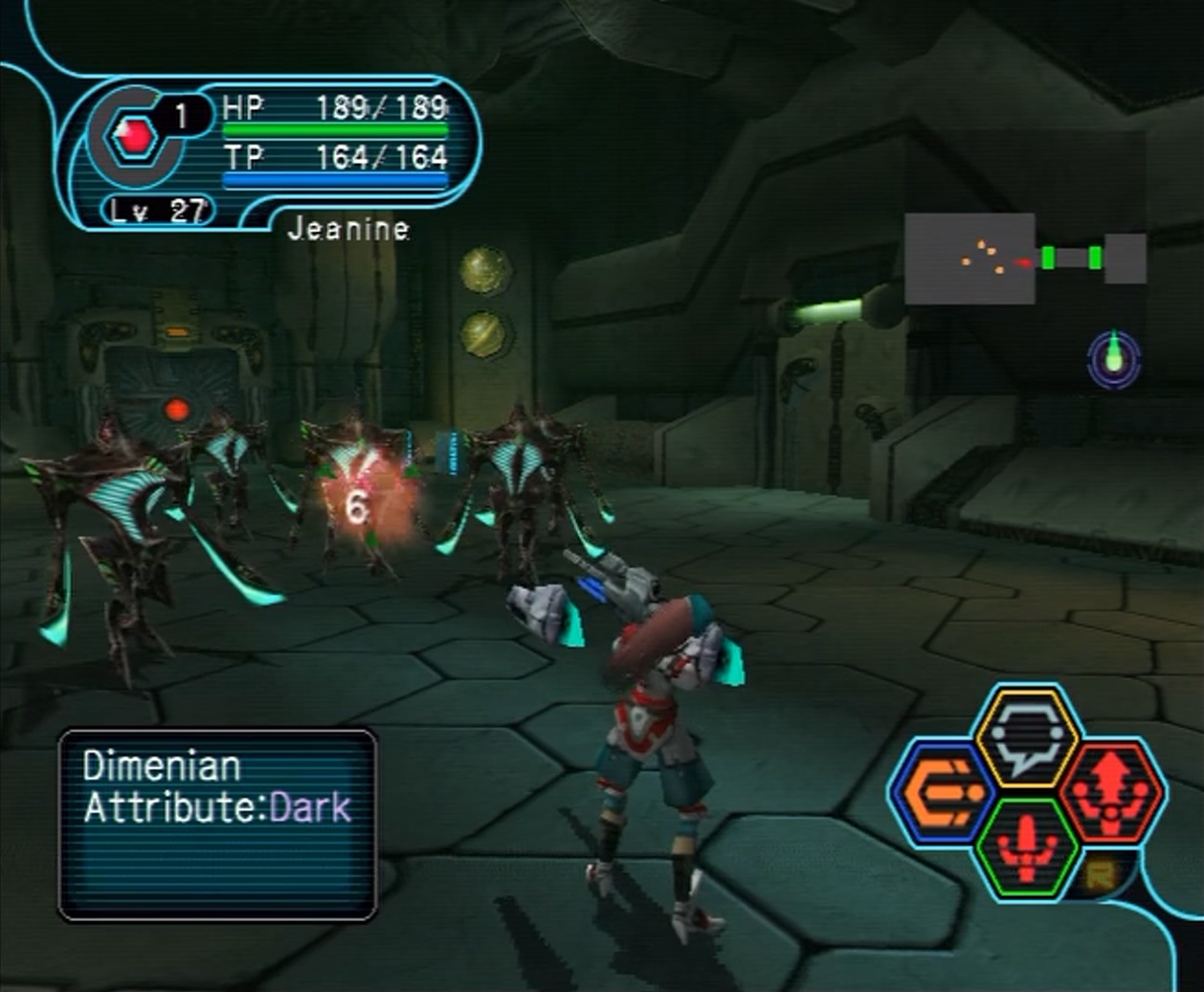
Task: Click the area minimap
Action: [1024, 259]
